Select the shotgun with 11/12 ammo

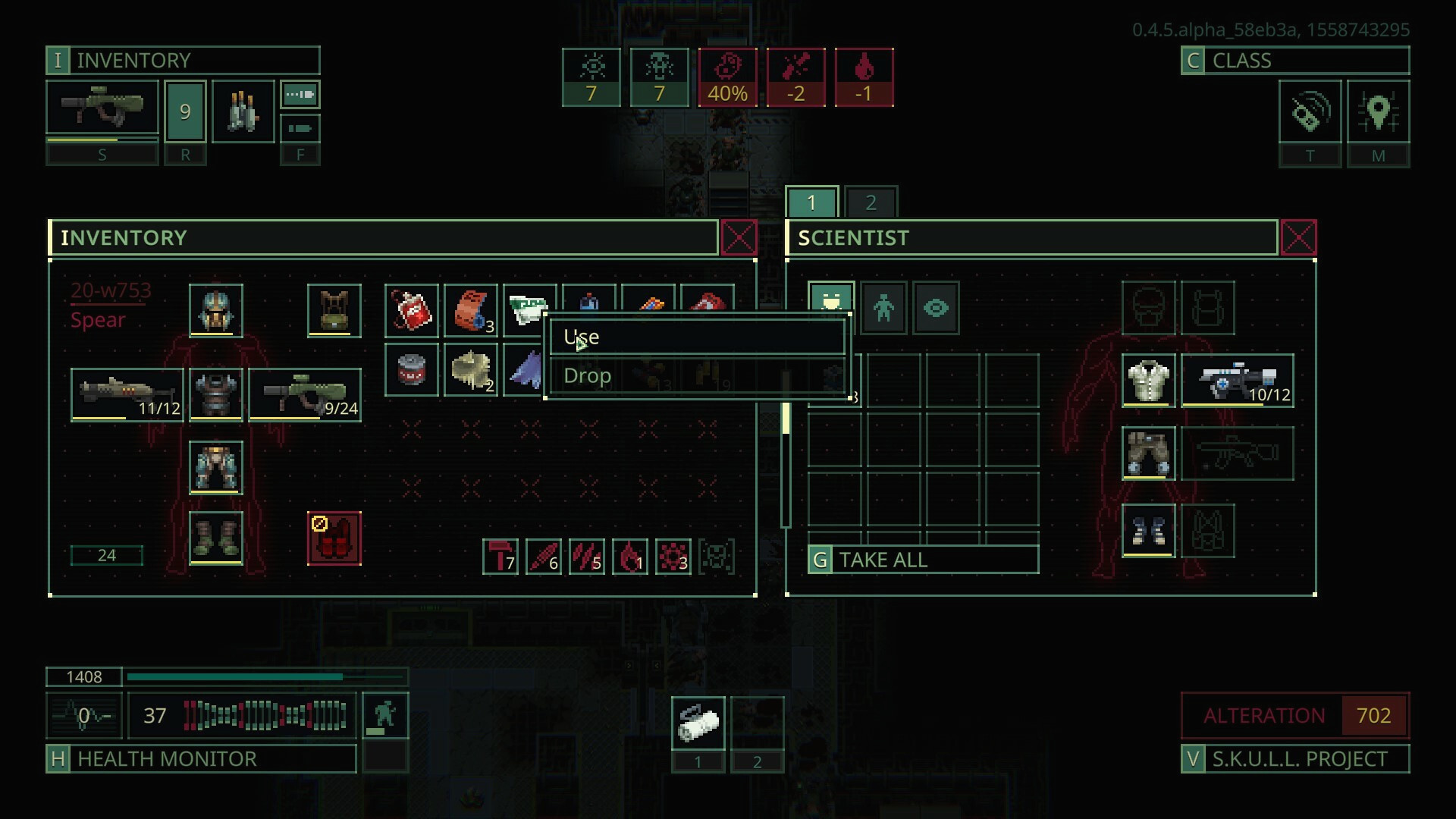click(x=127, y=394)
